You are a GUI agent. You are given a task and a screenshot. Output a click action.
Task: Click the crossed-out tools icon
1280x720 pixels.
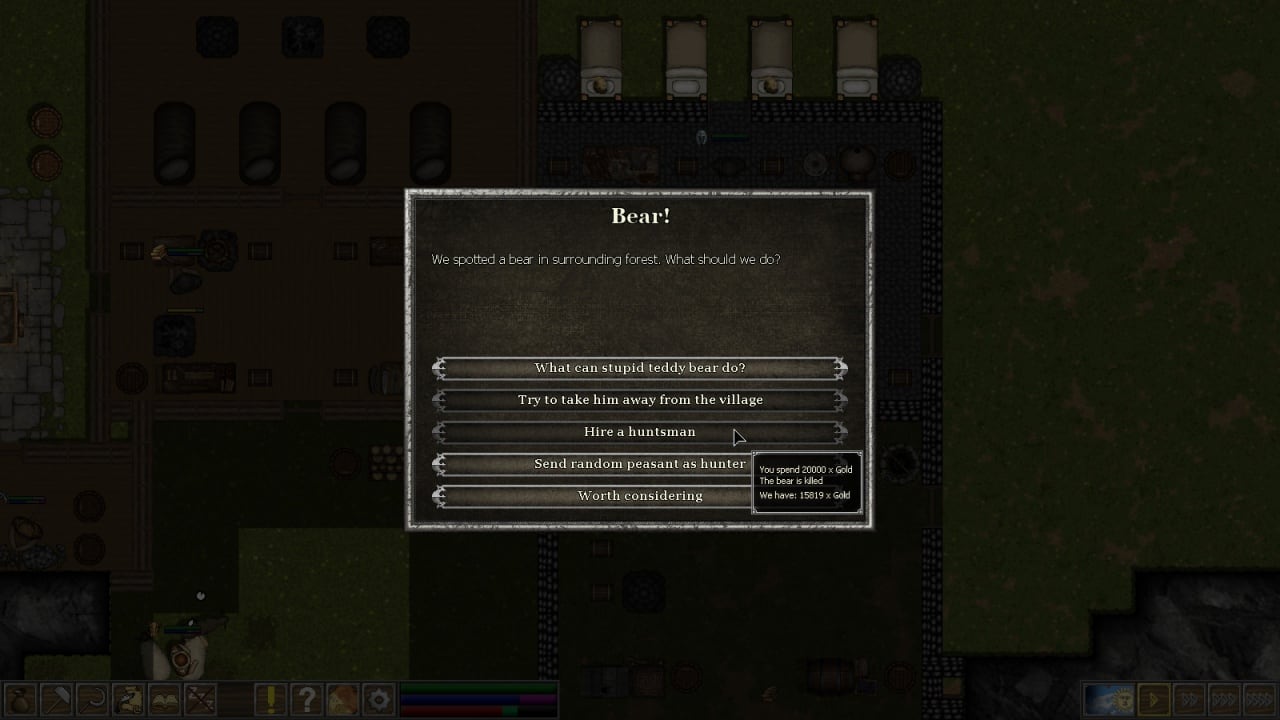pyautogui.click(x=199, y=699)
